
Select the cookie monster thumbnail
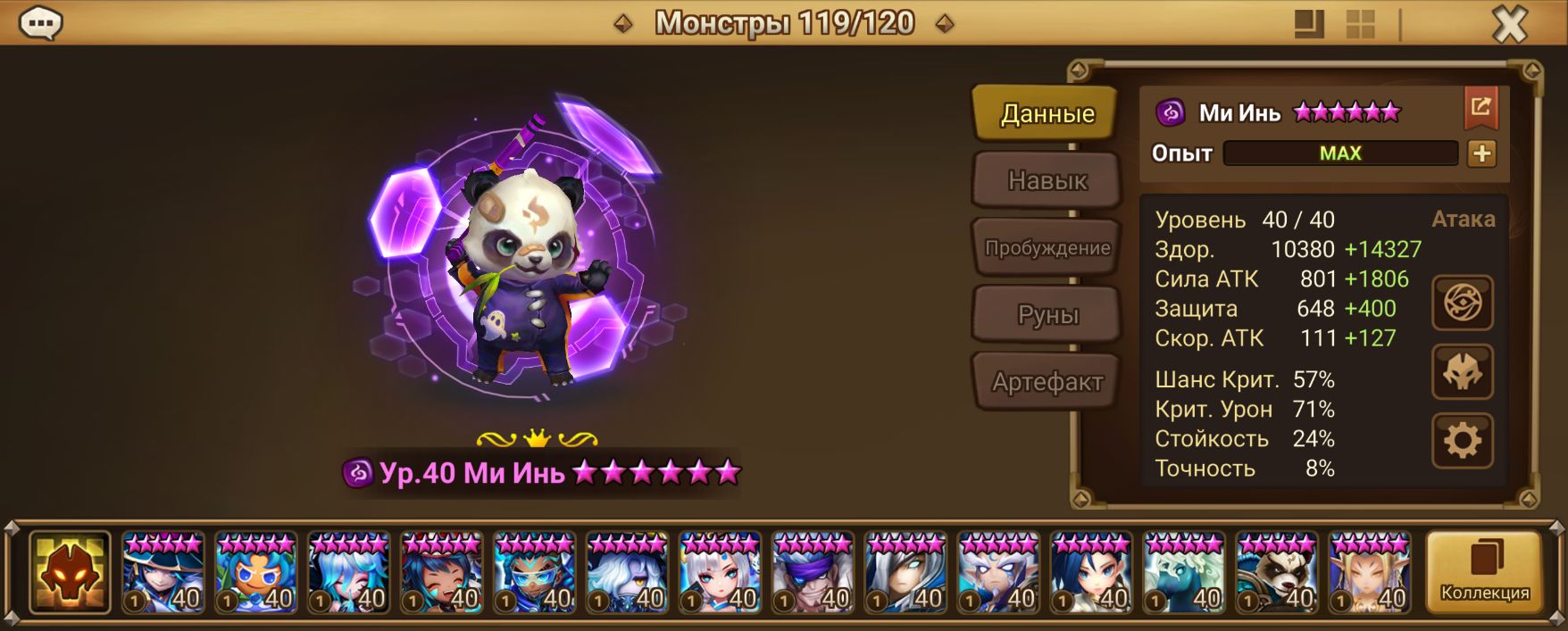pyautogui.click(x=256, y=572)
